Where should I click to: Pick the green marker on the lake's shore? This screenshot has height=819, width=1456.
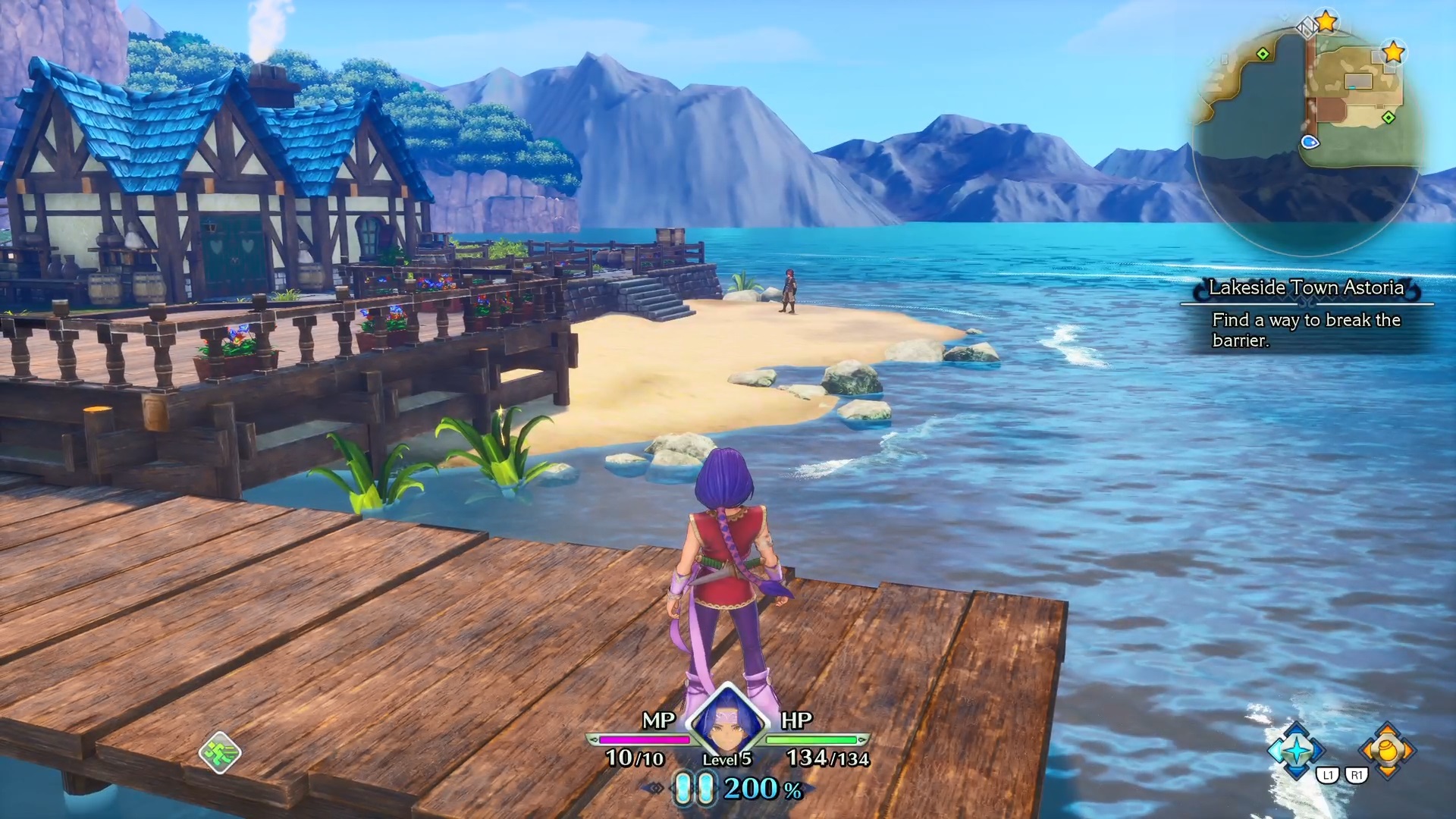(x=1263, y=54)
